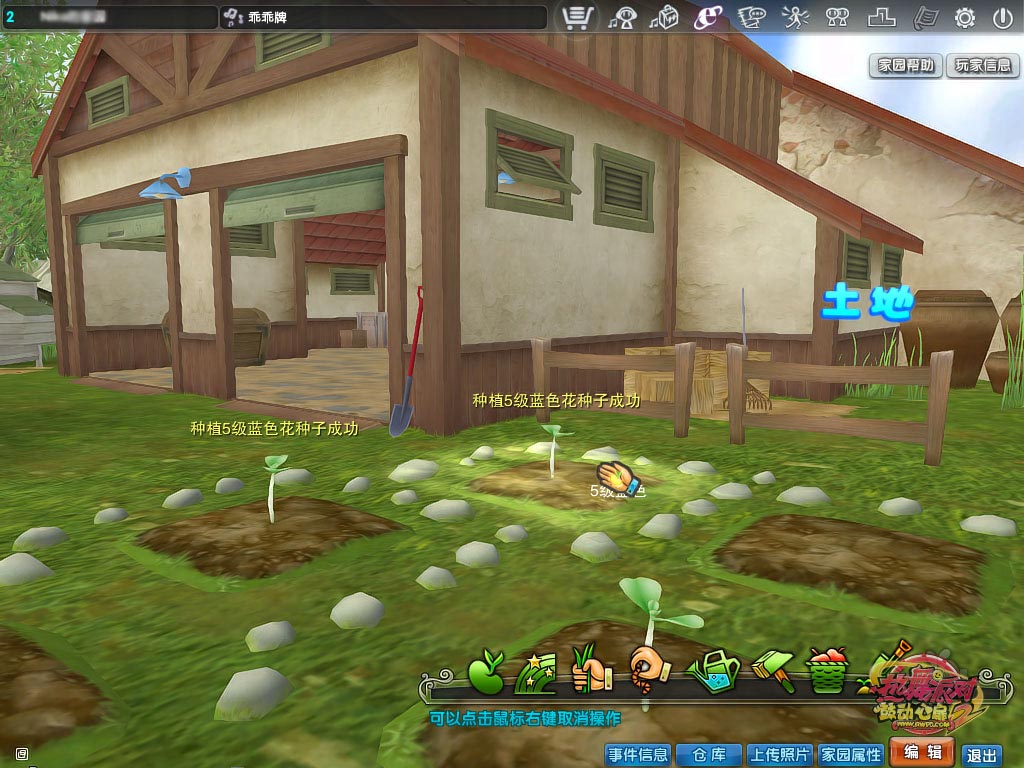The height and width of the screenshot is (768, 1024).
Task: View 家园属性 home properties
Action: 850,754
